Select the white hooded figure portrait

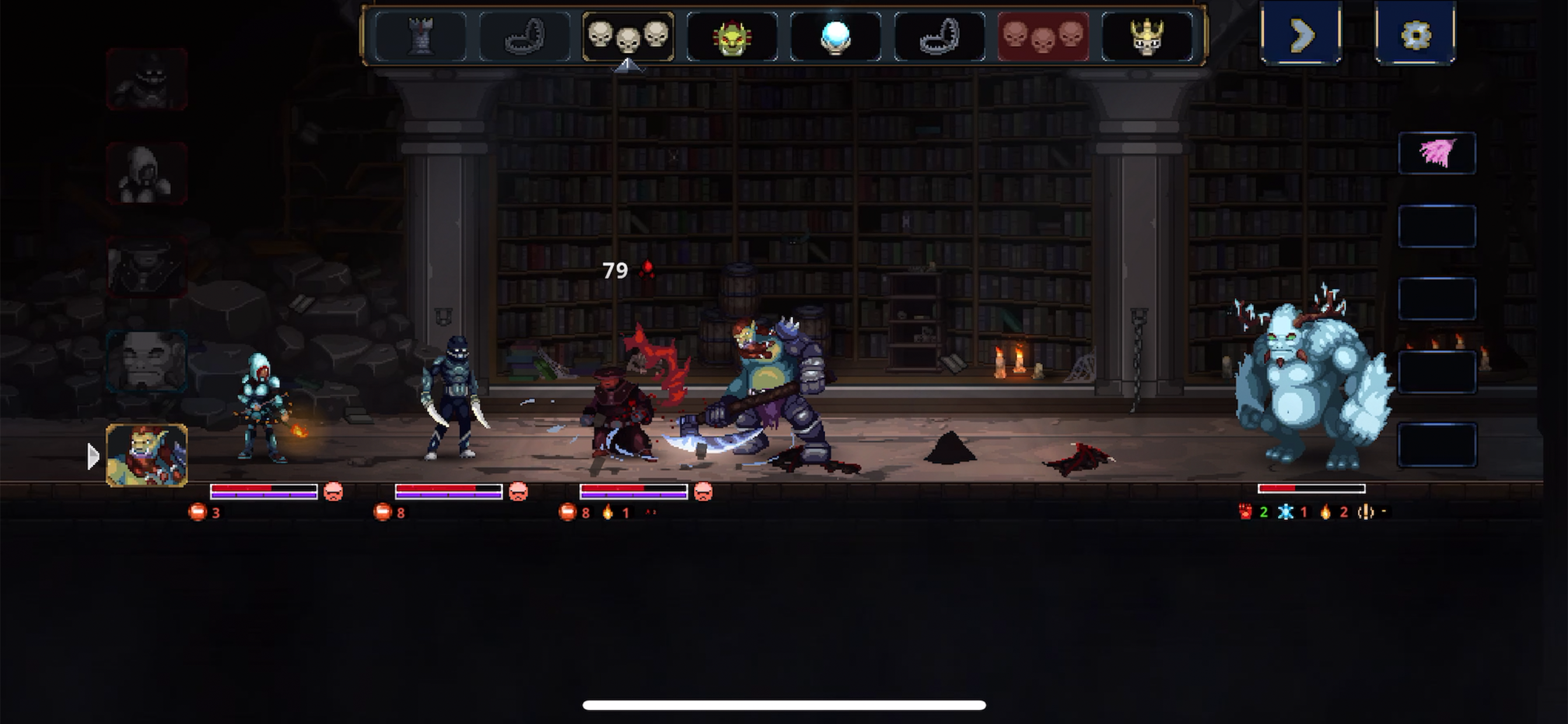pyautogui.click(x=146, y=173)
